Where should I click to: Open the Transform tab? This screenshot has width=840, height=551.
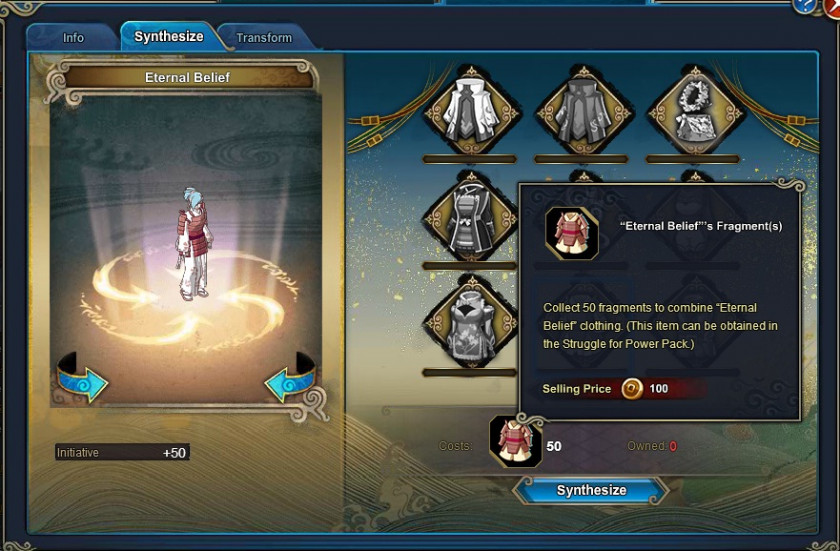[264, 38]
